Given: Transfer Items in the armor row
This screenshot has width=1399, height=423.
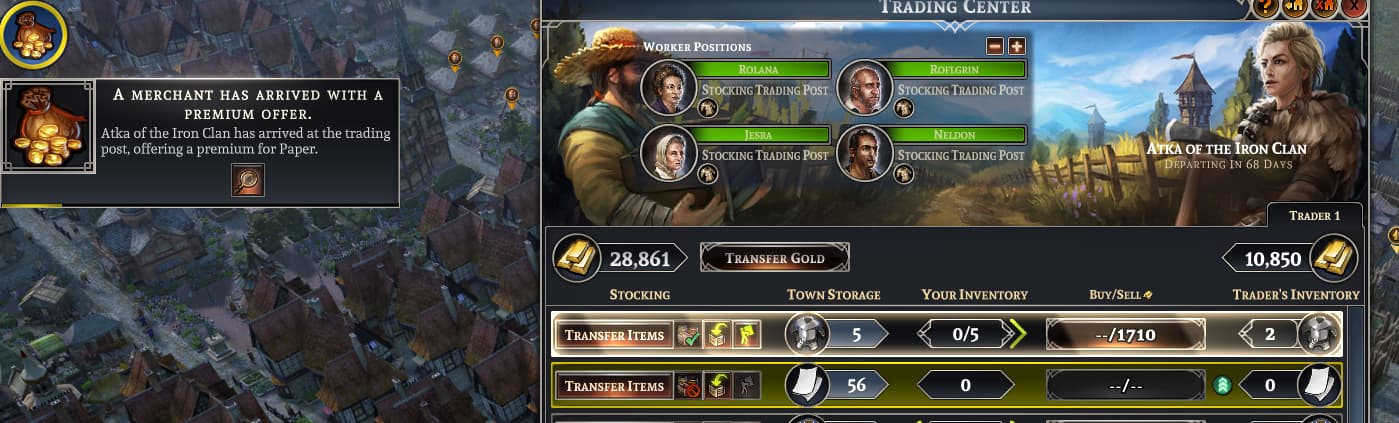Looking at the screenshot, I should coord(614,335).
